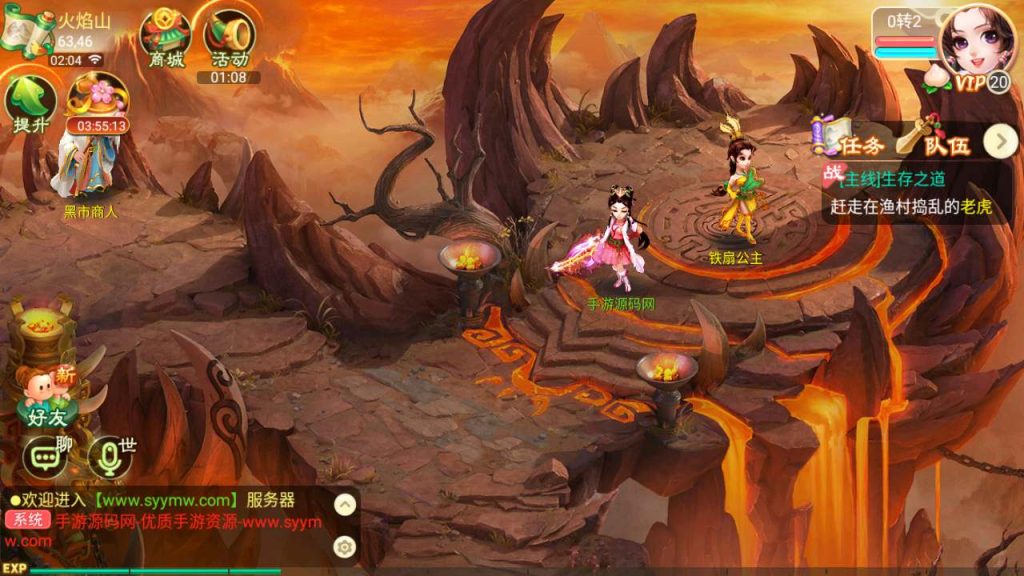
Task: Tap the 提升 upgrade arrow icon
Action: coord(30,104)
